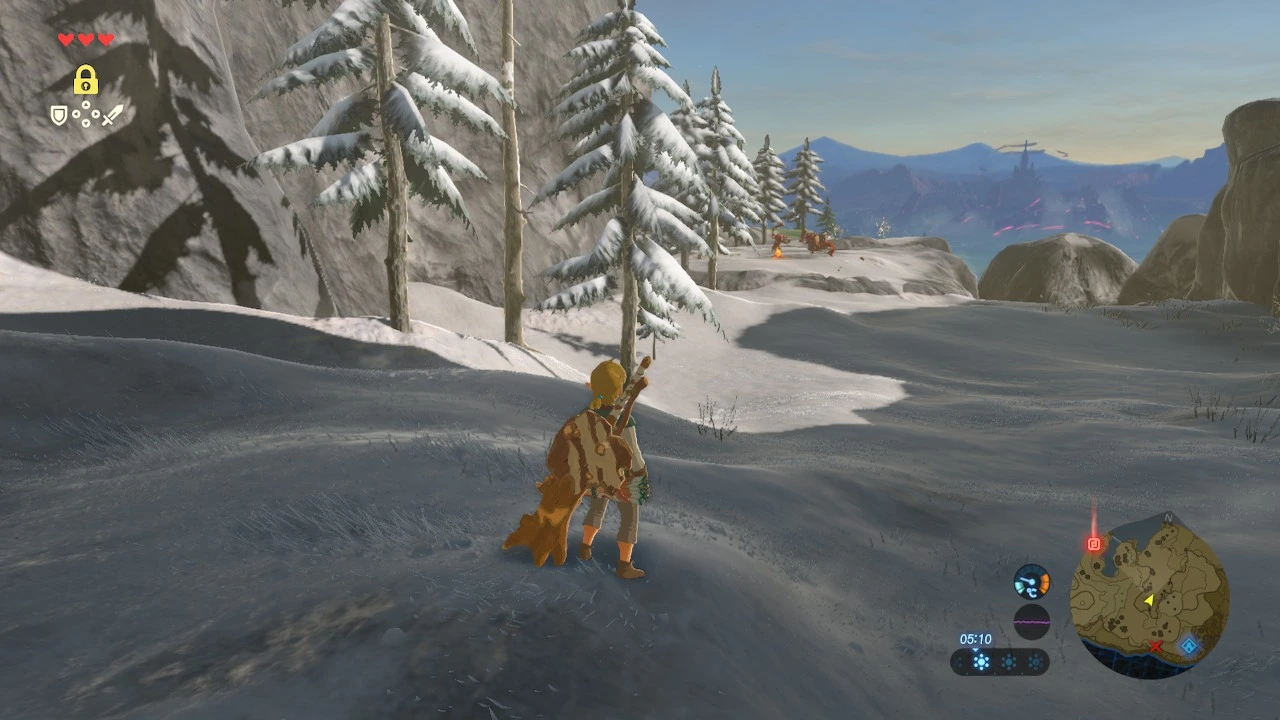Select the sword quick-swap icon
The width and height of the screenshot is (1280, 720).
[x=111, y=115]
